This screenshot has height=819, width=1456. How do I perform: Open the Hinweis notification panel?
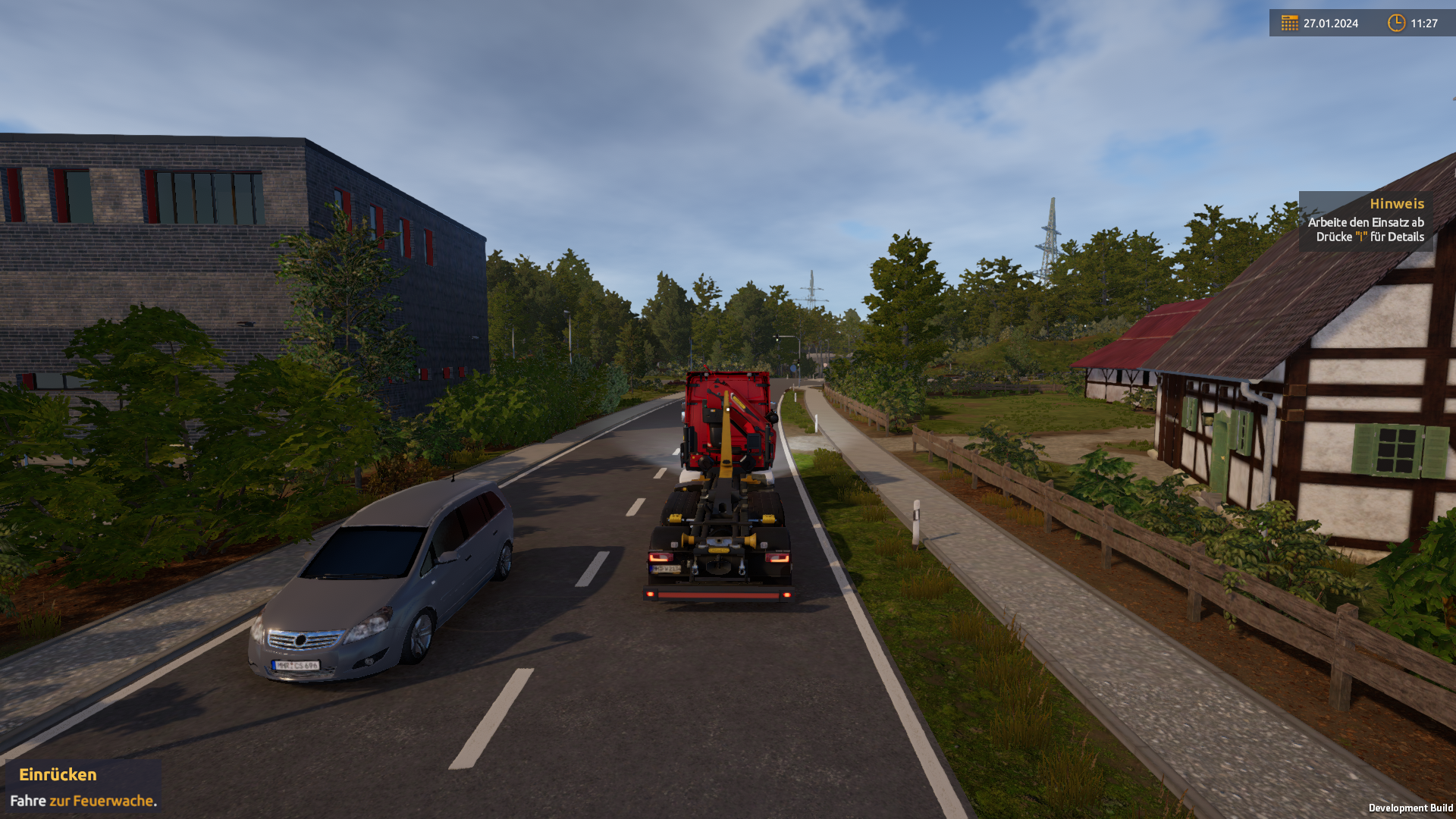(1365, 221)
